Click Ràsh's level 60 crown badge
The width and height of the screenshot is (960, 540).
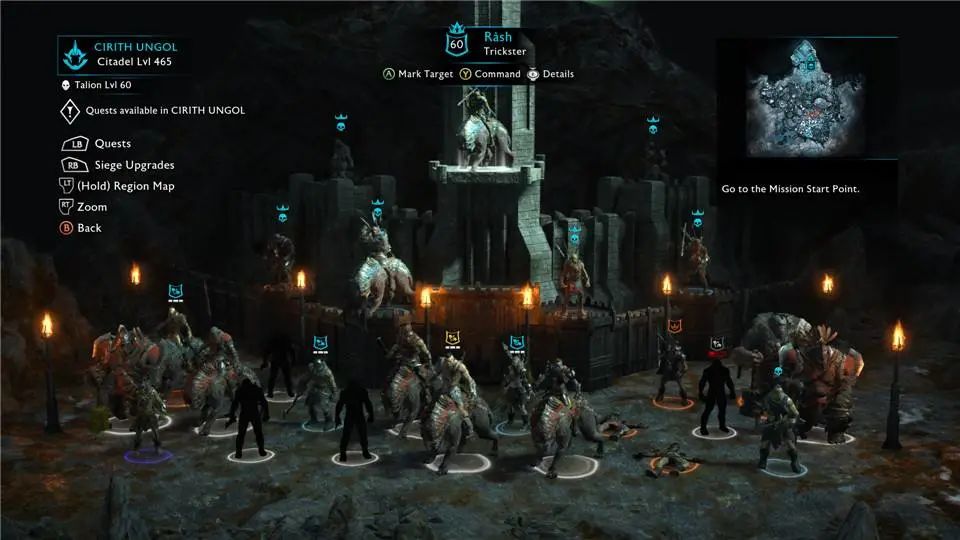457,42
